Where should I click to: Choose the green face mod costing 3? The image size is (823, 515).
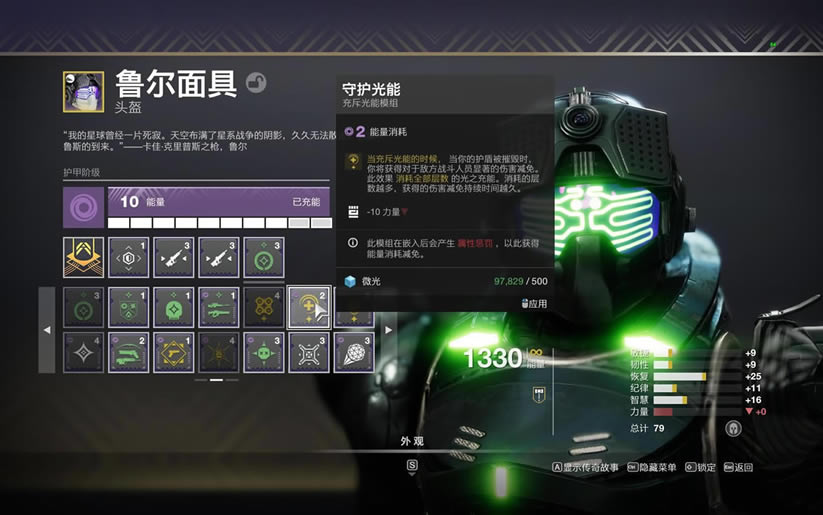[x=264, y=352]
